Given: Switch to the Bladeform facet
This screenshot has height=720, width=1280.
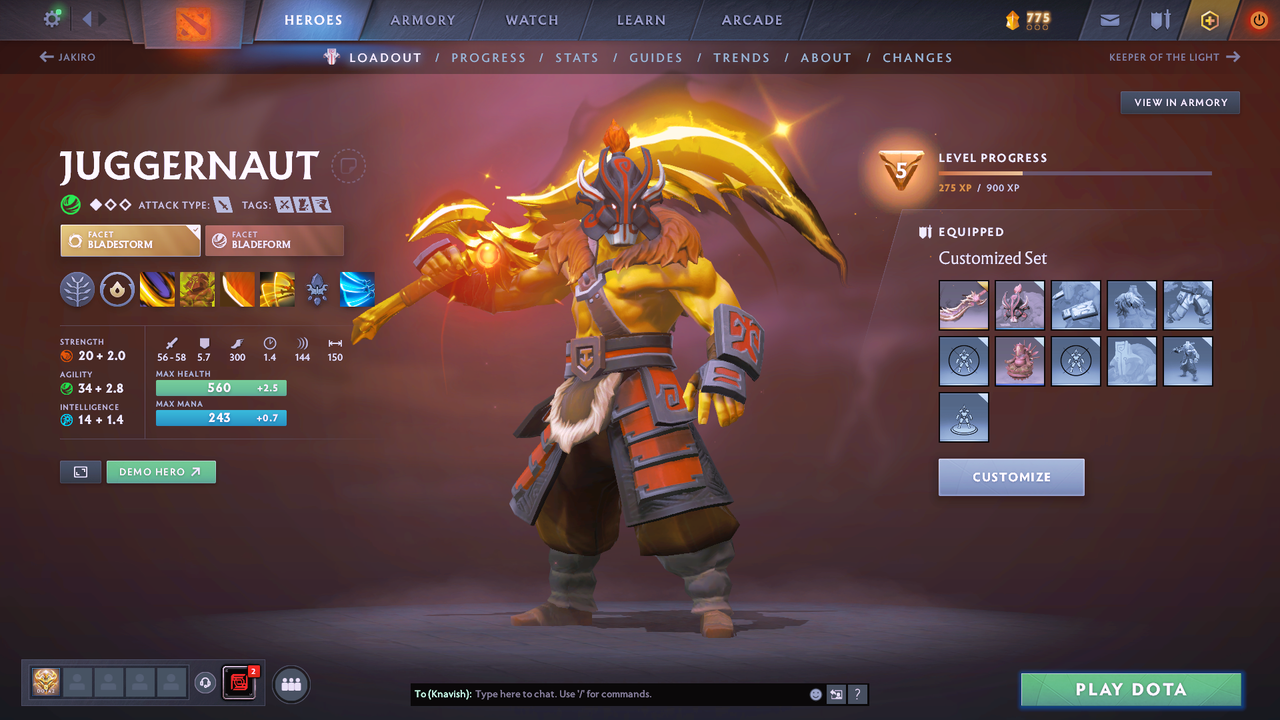Looking at the screenshot, I should click(275, 240).
